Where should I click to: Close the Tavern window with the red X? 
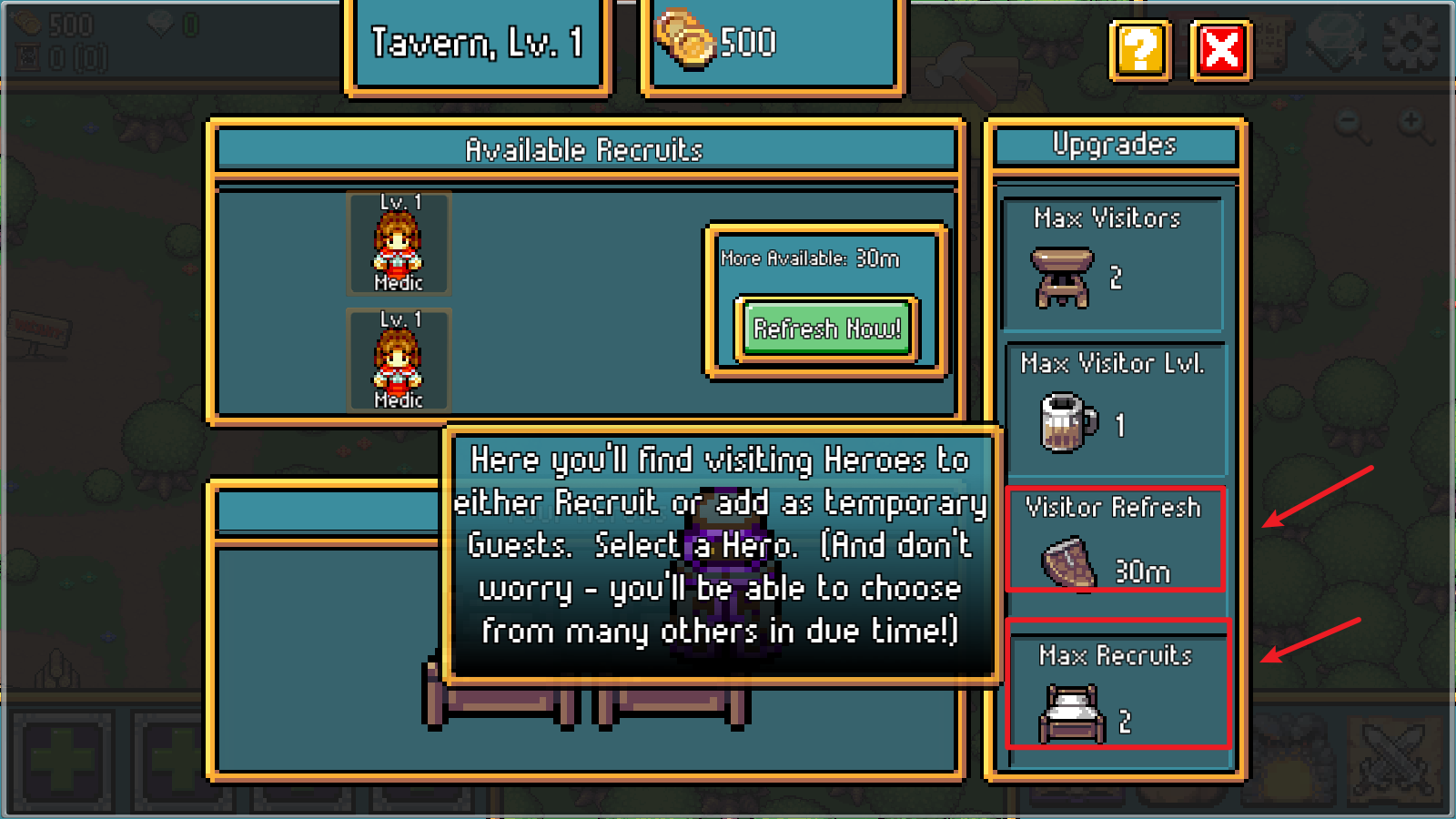click(x=1220, y=49)
